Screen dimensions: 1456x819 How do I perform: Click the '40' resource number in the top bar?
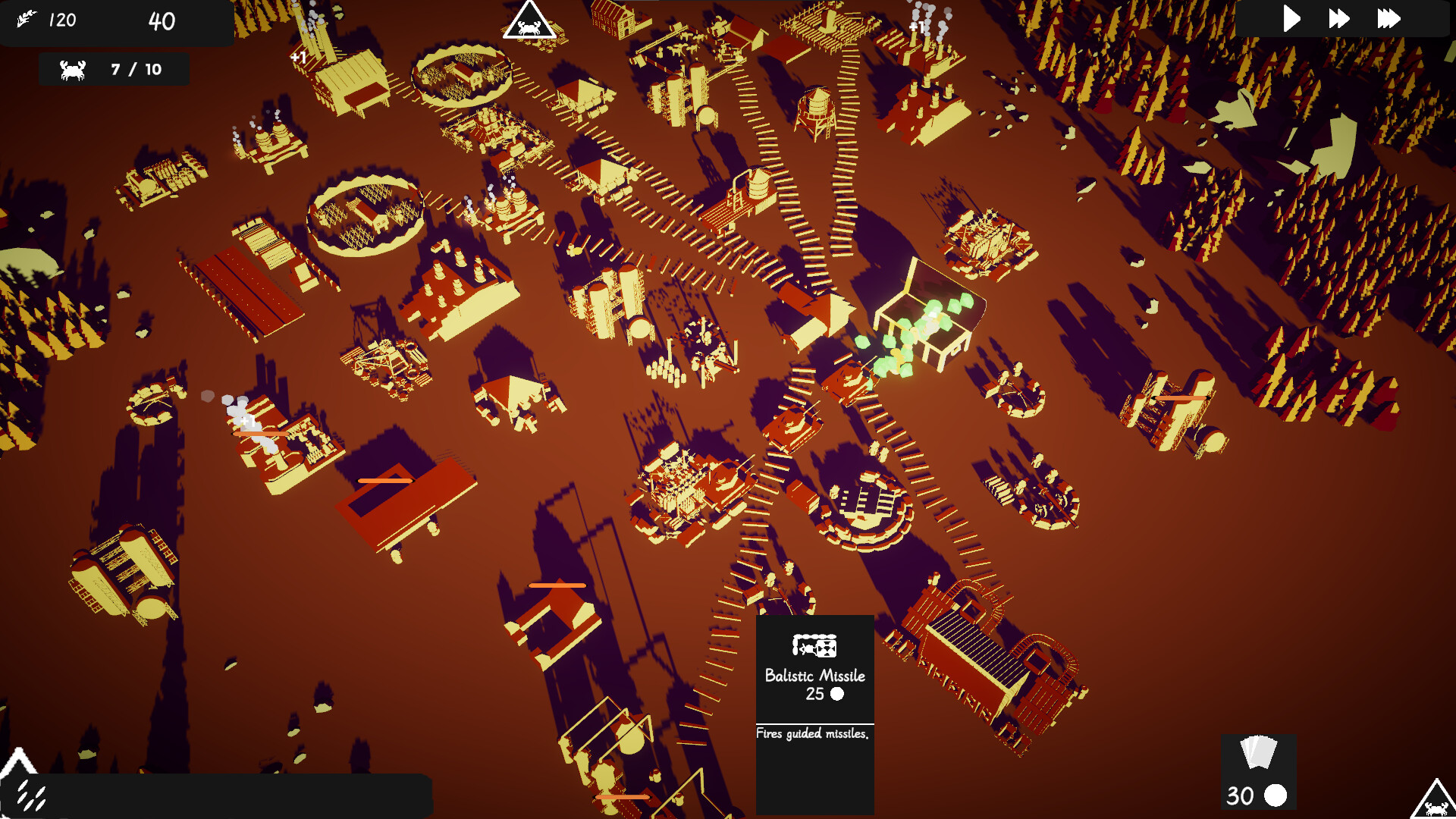[x=159, y=22]
